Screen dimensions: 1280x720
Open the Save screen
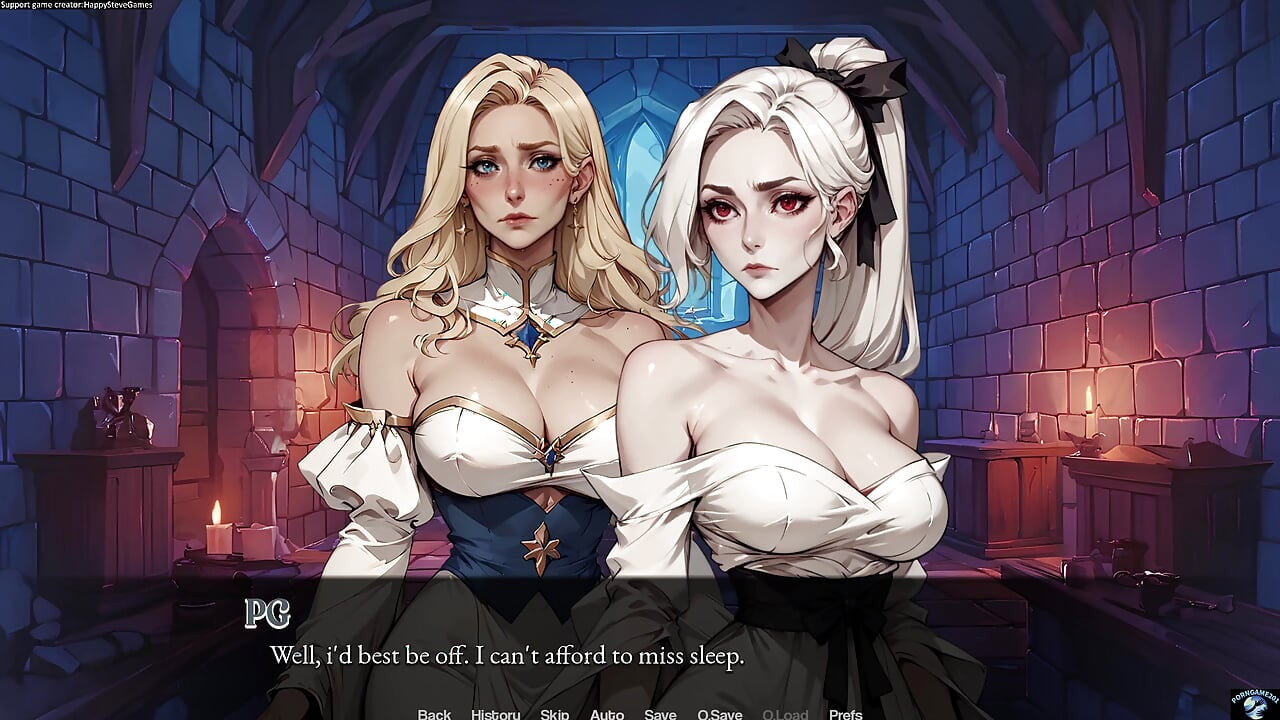point(661,714)
